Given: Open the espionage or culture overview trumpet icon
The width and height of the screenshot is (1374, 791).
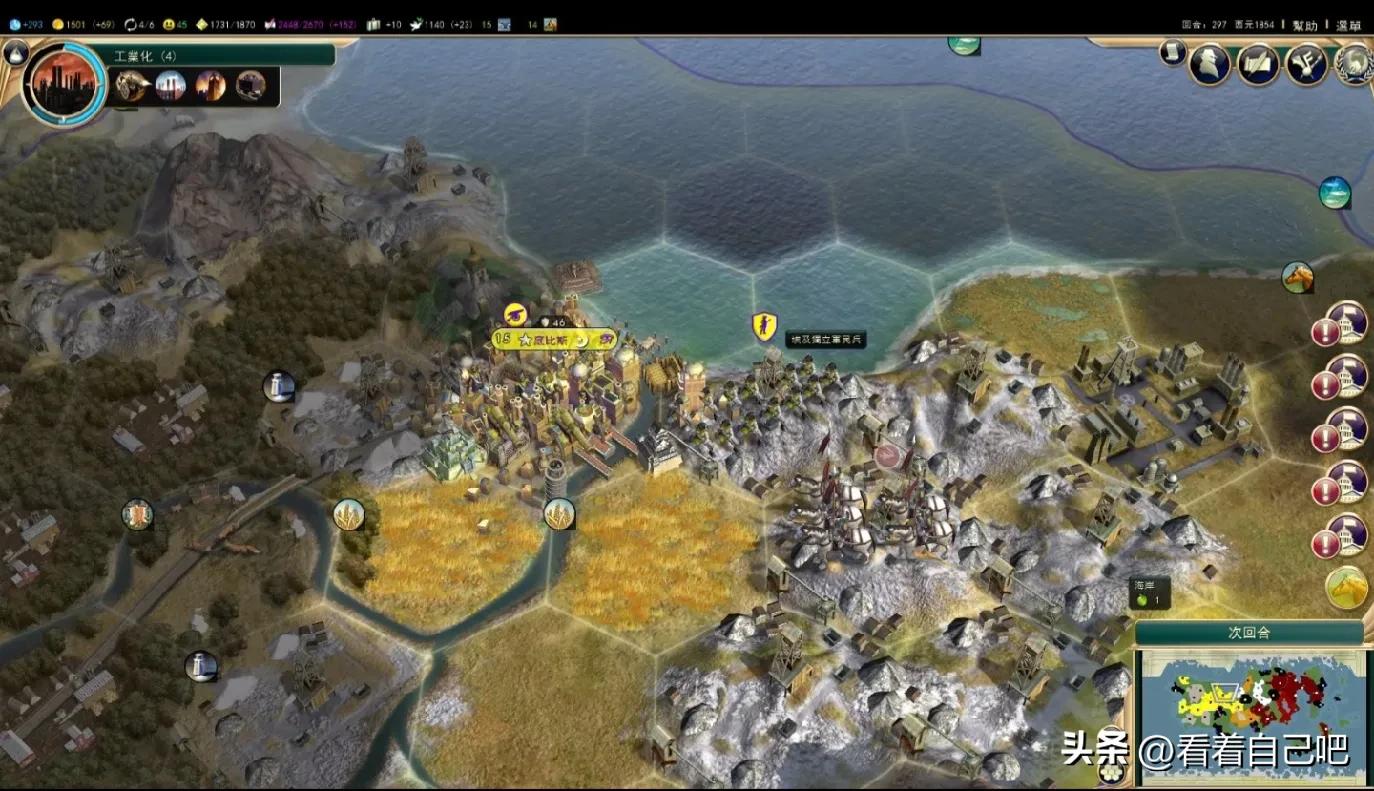Looking at the screenshot, I should tap(1306, 65).
